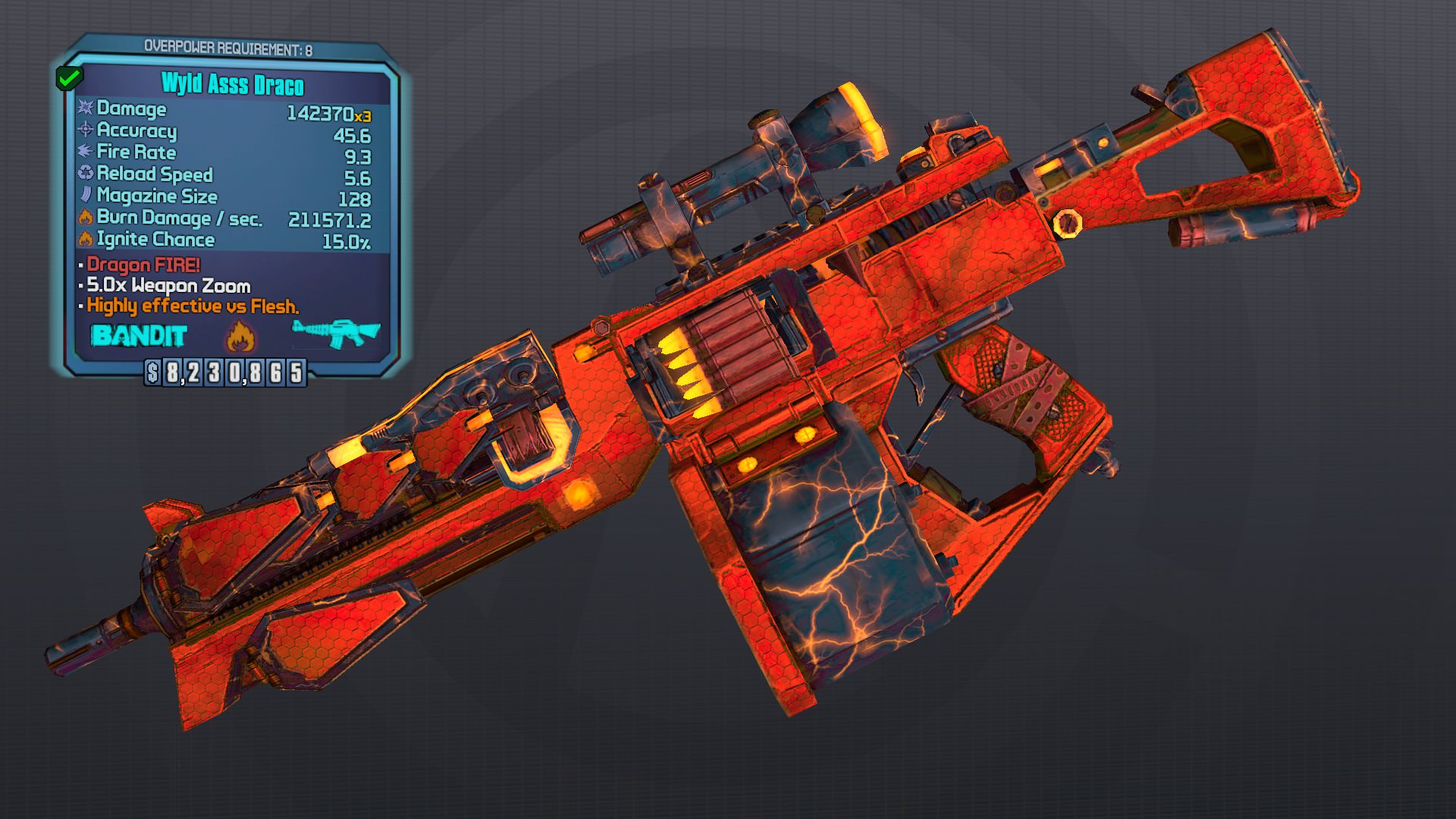
Task: Select the Wyld Asss Draco item card title
Action: pos(233,84)
